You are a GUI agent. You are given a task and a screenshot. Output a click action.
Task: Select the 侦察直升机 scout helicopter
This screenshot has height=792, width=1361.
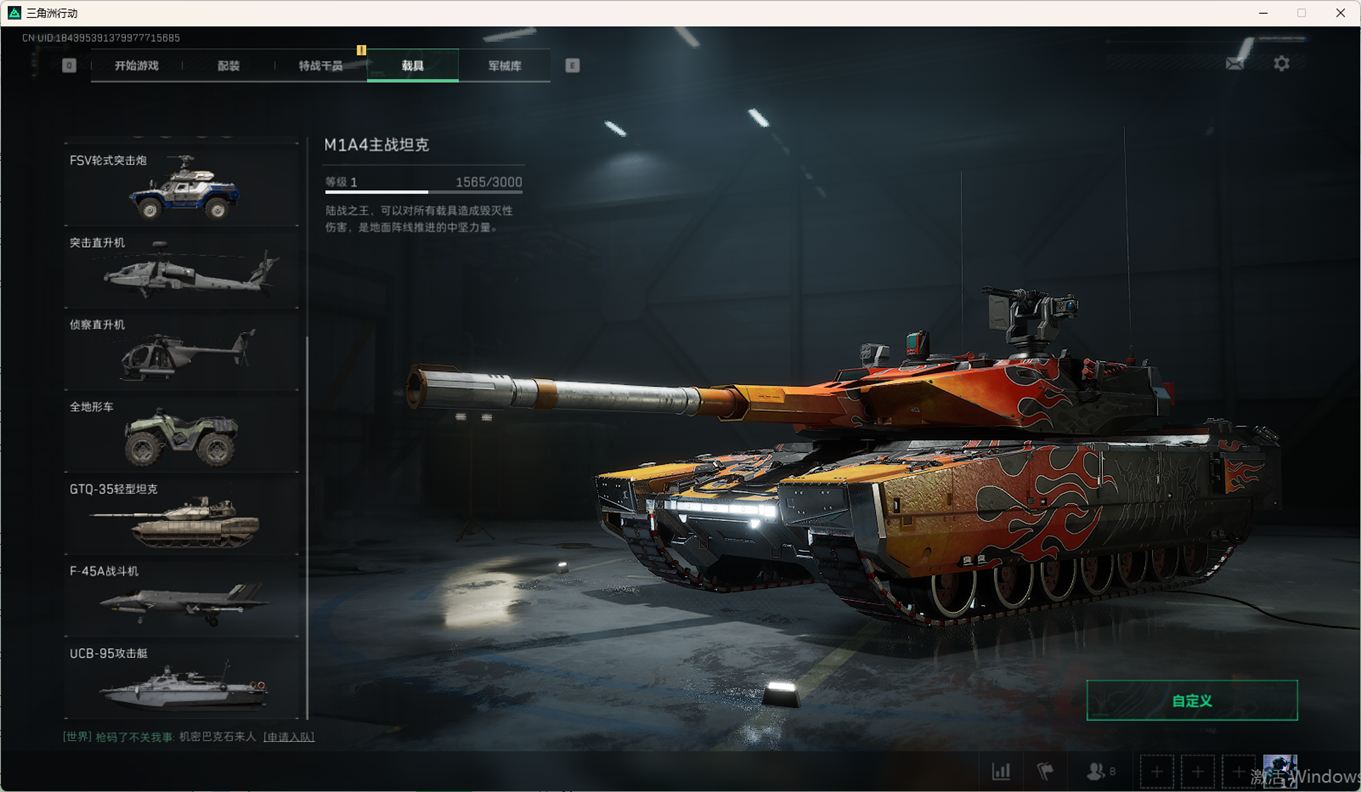pyautogui.click(x=182, y=350)
